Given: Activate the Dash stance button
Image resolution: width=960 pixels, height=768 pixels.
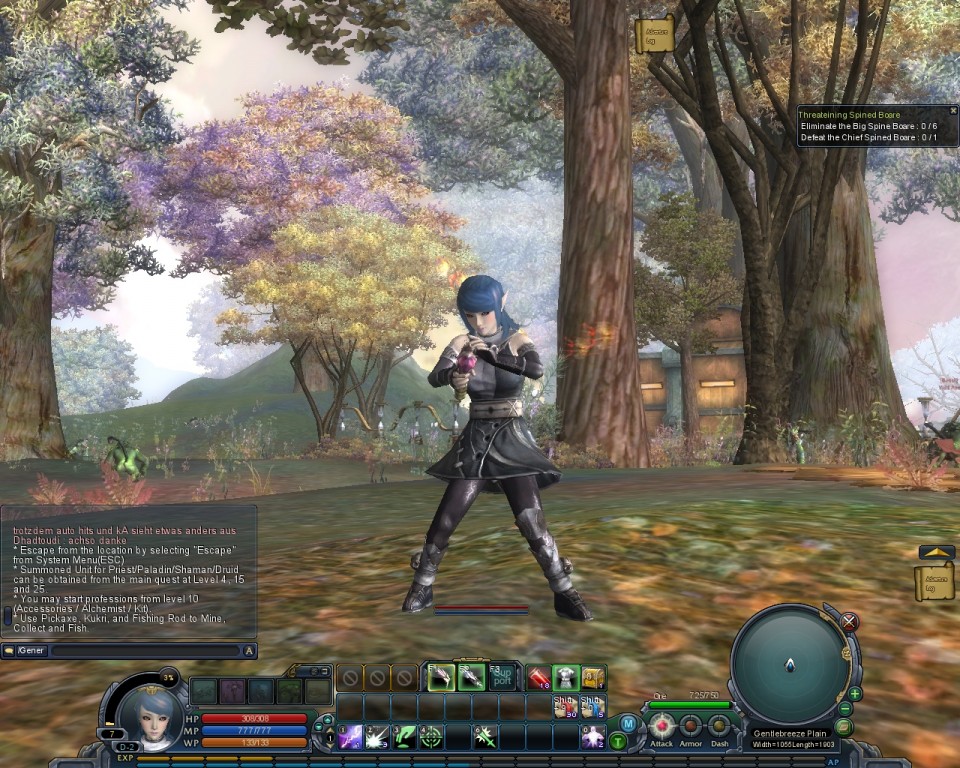Looking at the screenshot, I should (x=719, y=727).
